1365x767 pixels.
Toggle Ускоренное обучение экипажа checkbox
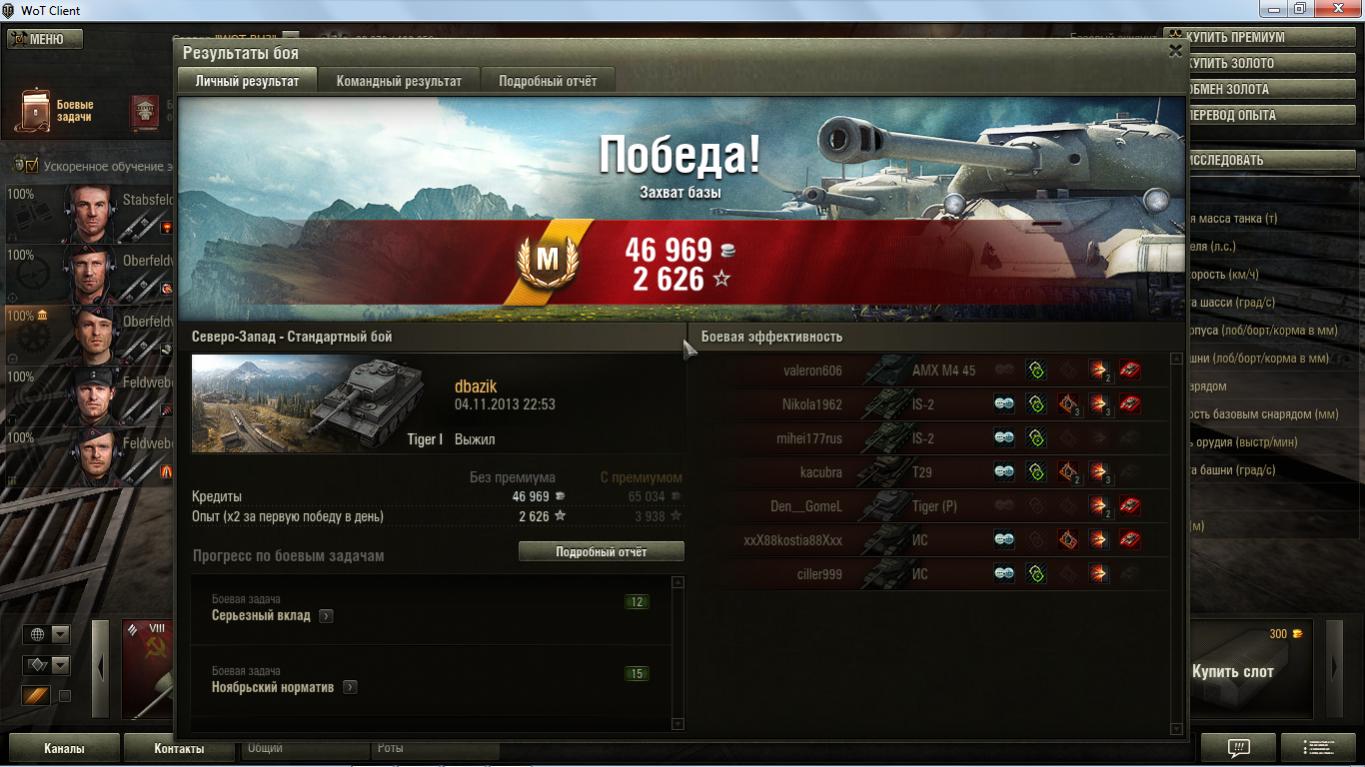[32, 165]
